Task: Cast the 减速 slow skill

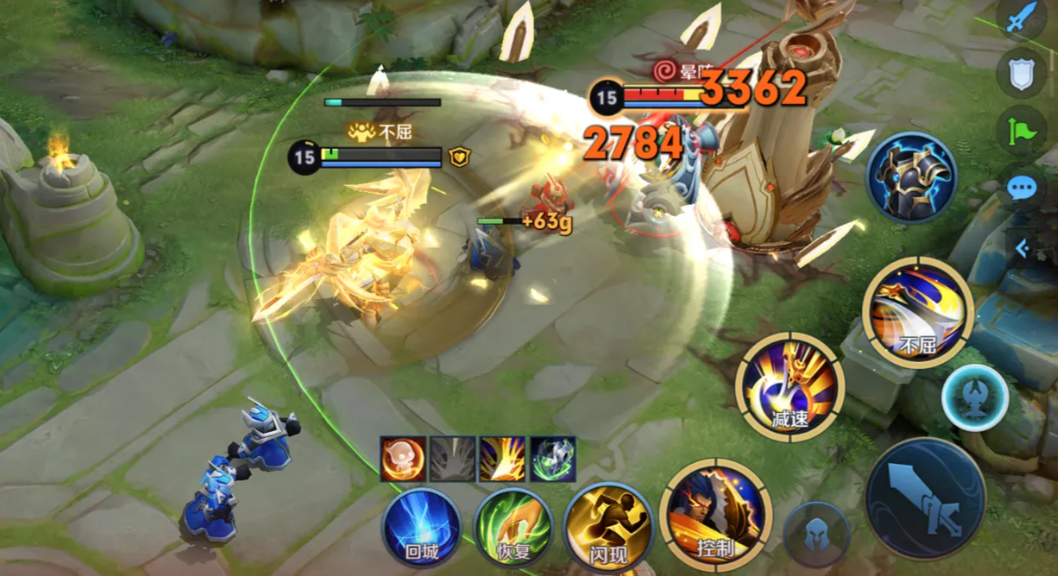Action: [x=789, y=386]
